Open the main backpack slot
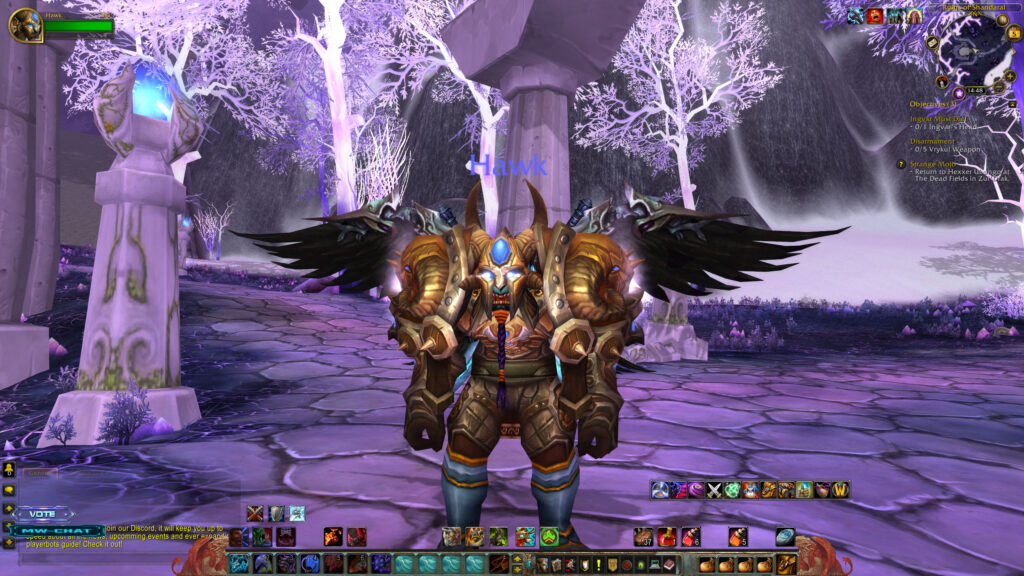This screenshot has height=576, width=1024. (787, 564)
